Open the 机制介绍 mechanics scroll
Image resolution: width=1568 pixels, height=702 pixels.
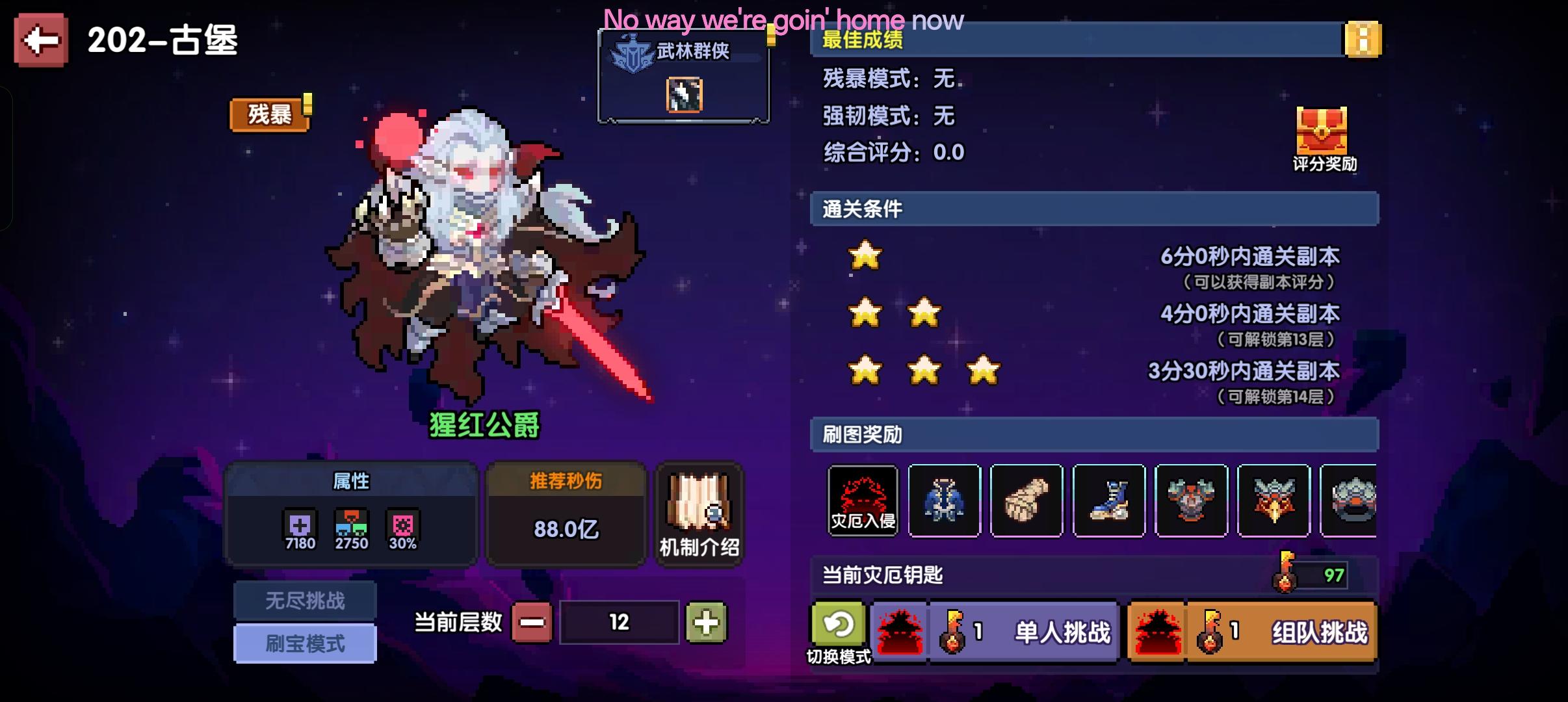pos(698,513)
